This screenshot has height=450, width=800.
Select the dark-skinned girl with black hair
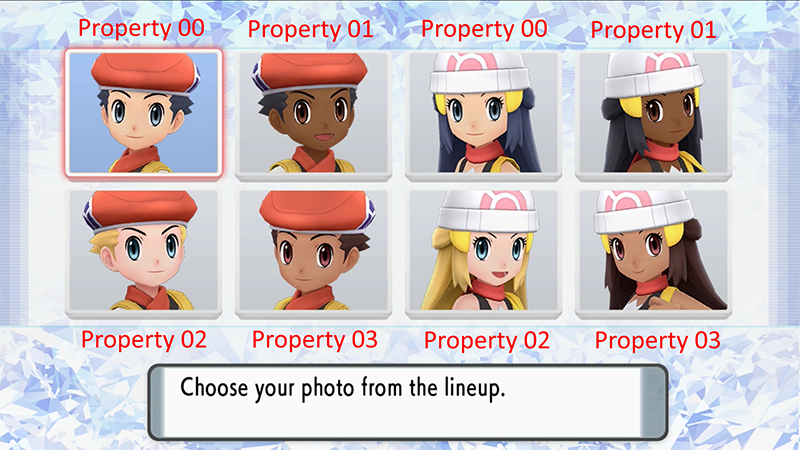click(x=654, y=113)
